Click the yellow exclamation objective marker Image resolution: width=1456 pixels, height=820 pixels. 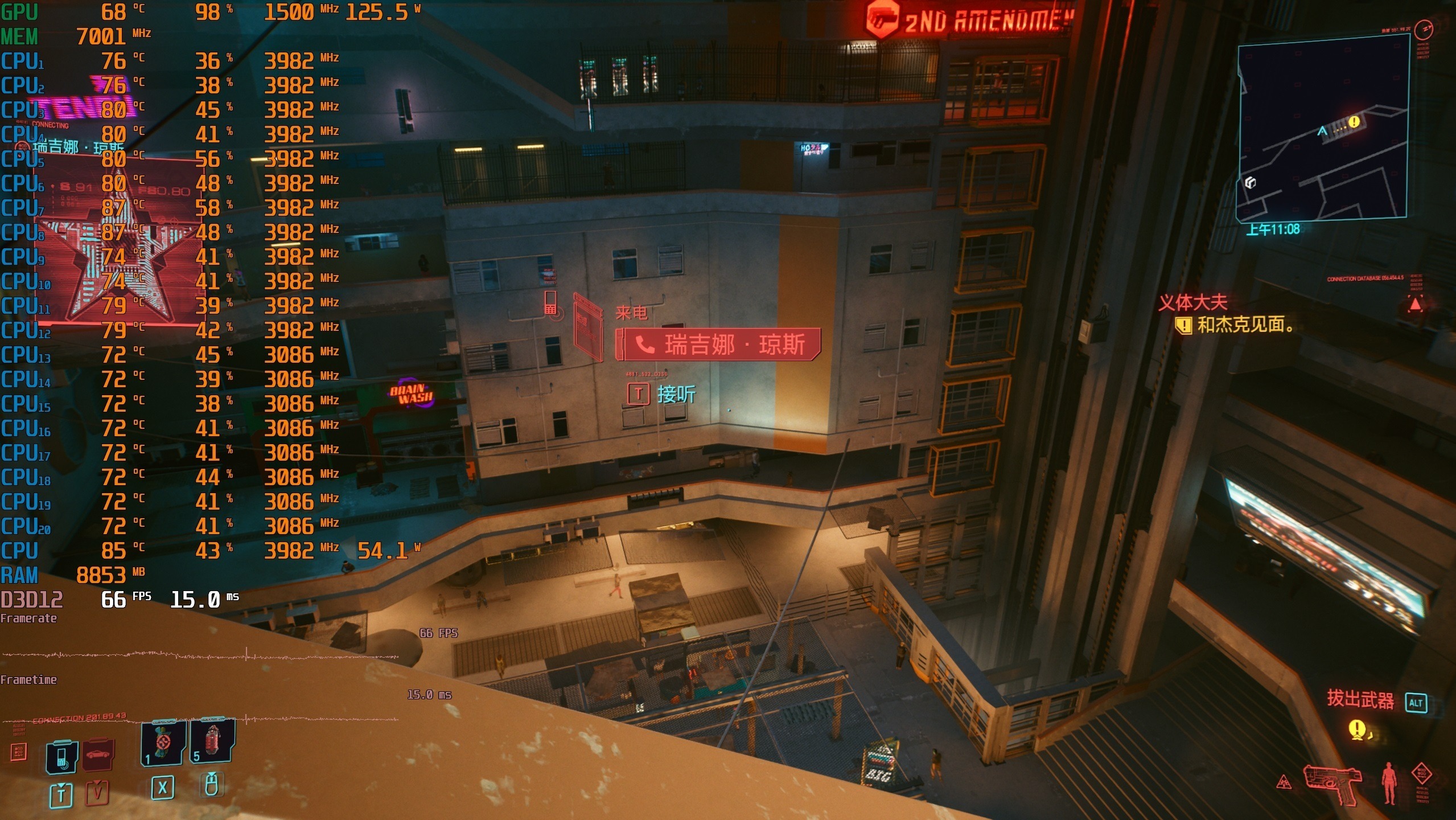pos(1357,729)
